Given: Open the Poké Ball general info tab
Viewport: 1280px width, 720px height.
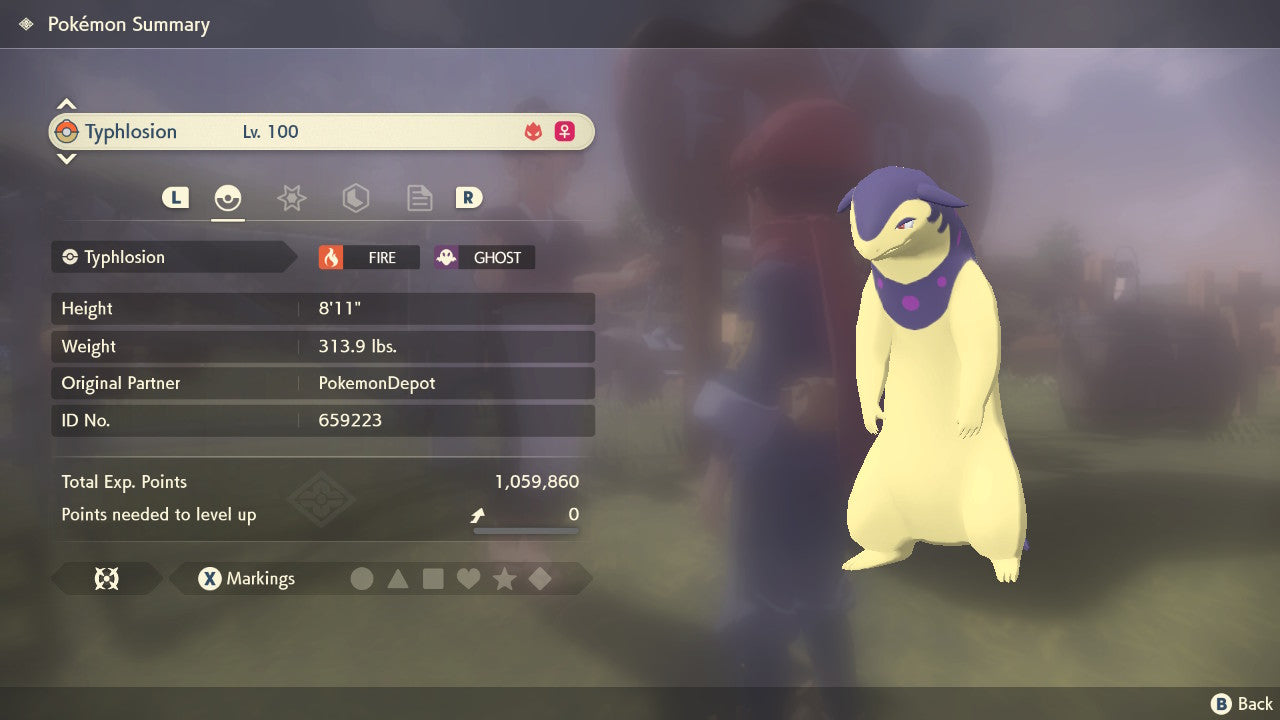Looking at the screenshot, I should [x=228, y=198].
